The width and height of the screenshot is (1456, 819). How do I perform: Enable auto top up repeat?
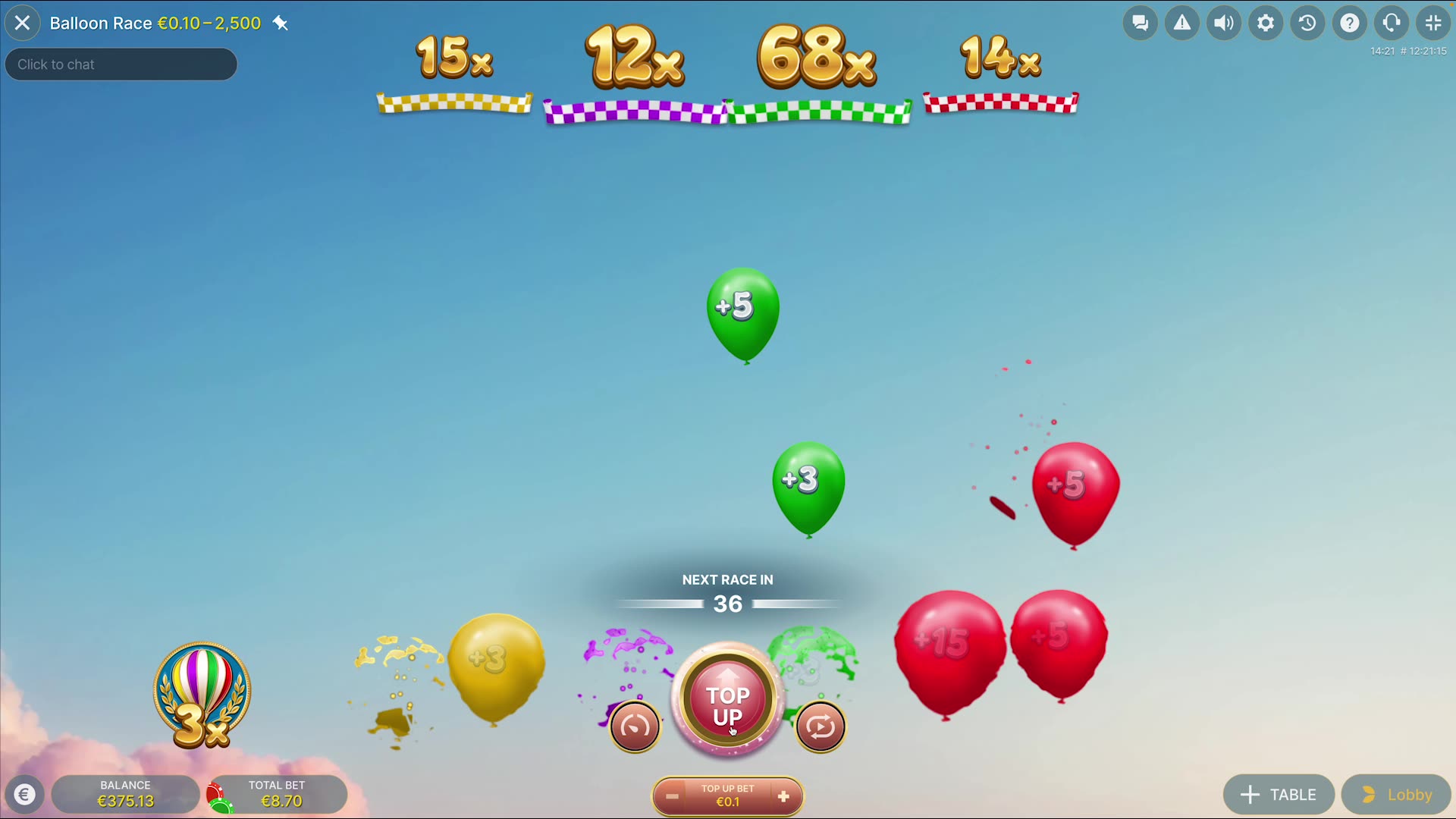click(x=821, y=726)
